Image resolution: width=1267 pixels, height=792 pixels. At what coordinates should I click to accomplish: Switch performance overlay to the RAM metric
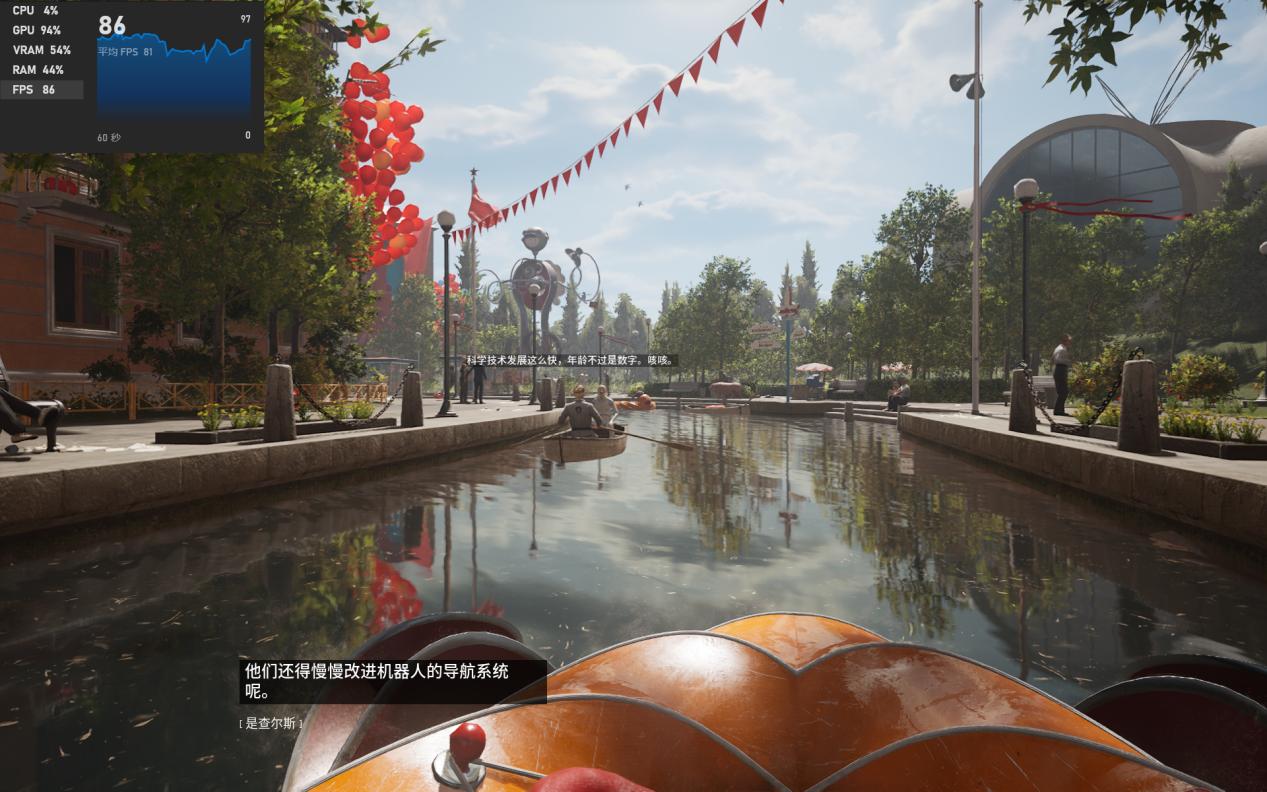point(37,70)
